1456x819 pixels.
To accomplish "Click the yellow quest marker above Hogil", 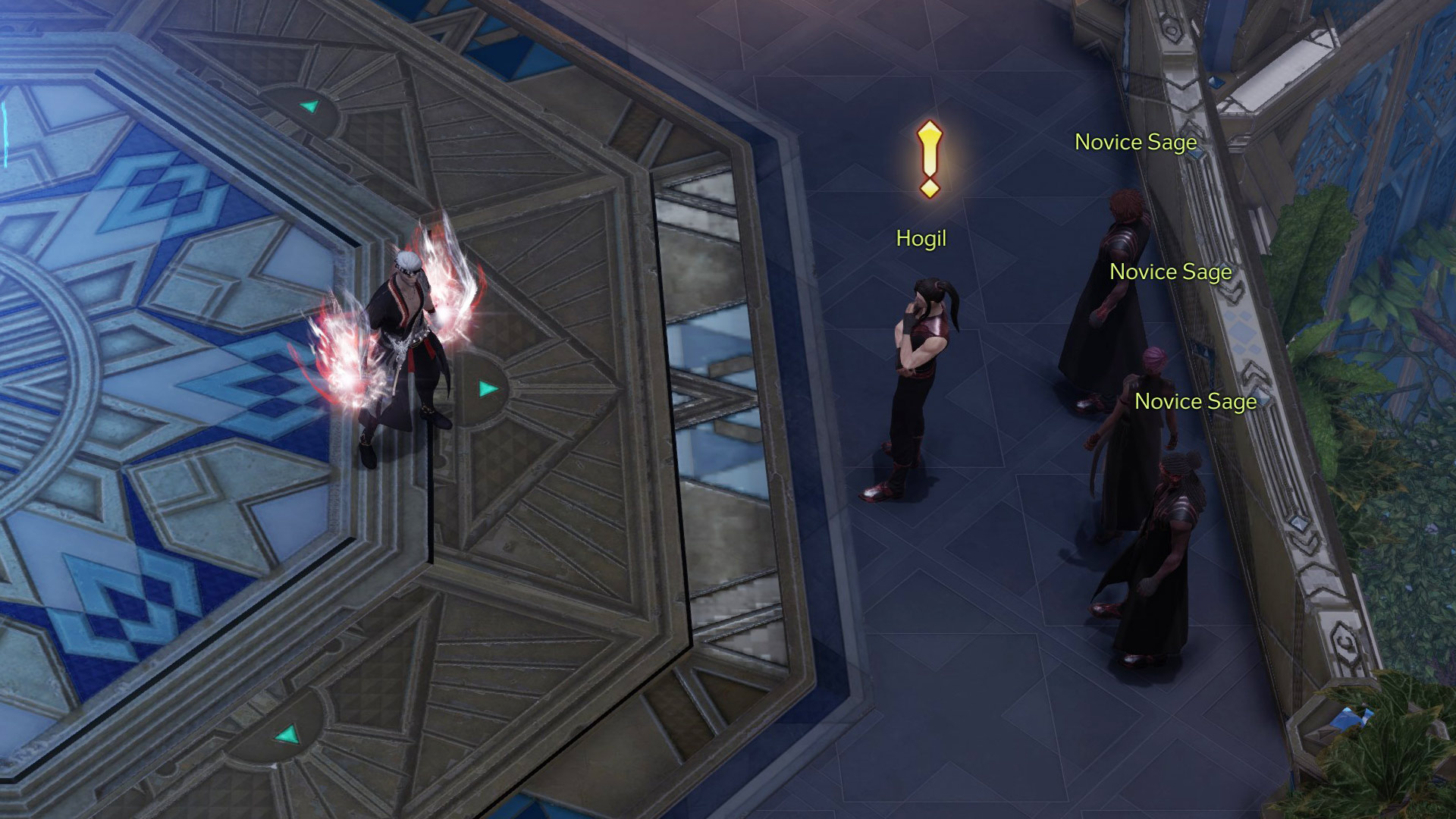I will pos(930,158).
